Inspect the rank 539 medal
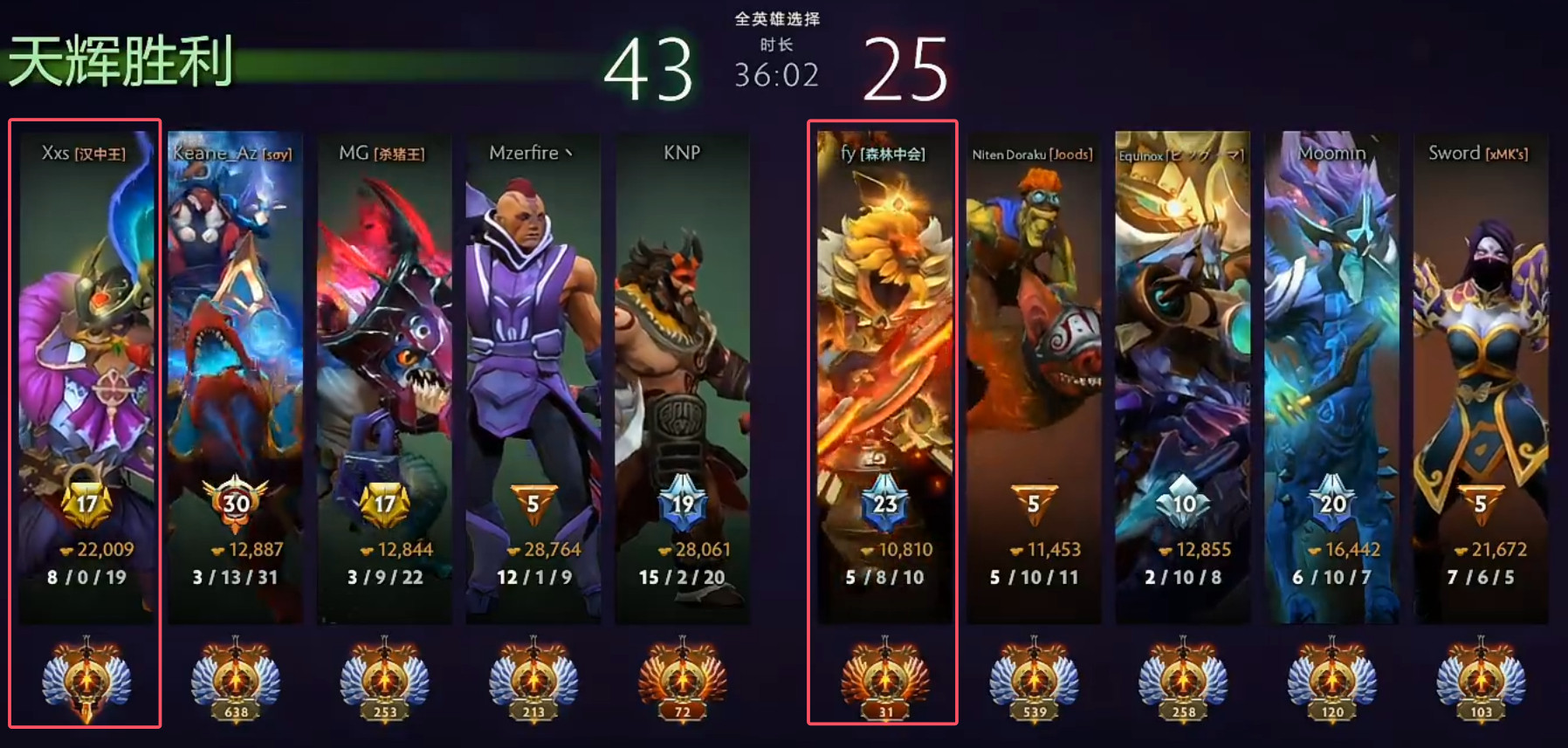Image resolution: width=1568 pixels, height=748 pixels. 1035,681
